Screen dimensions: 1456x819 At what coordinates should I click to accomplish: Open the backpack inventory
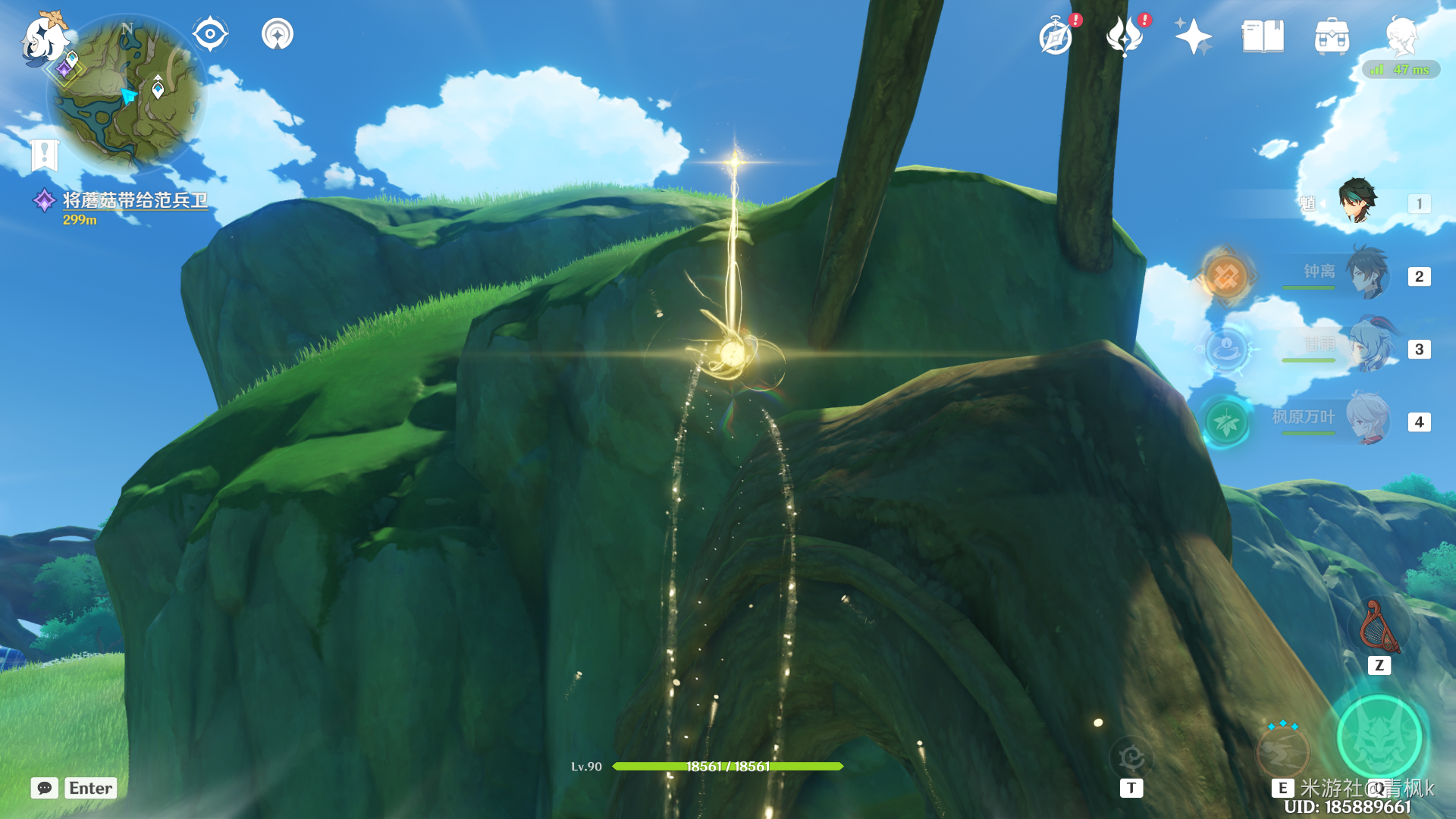coord(1332,36)
